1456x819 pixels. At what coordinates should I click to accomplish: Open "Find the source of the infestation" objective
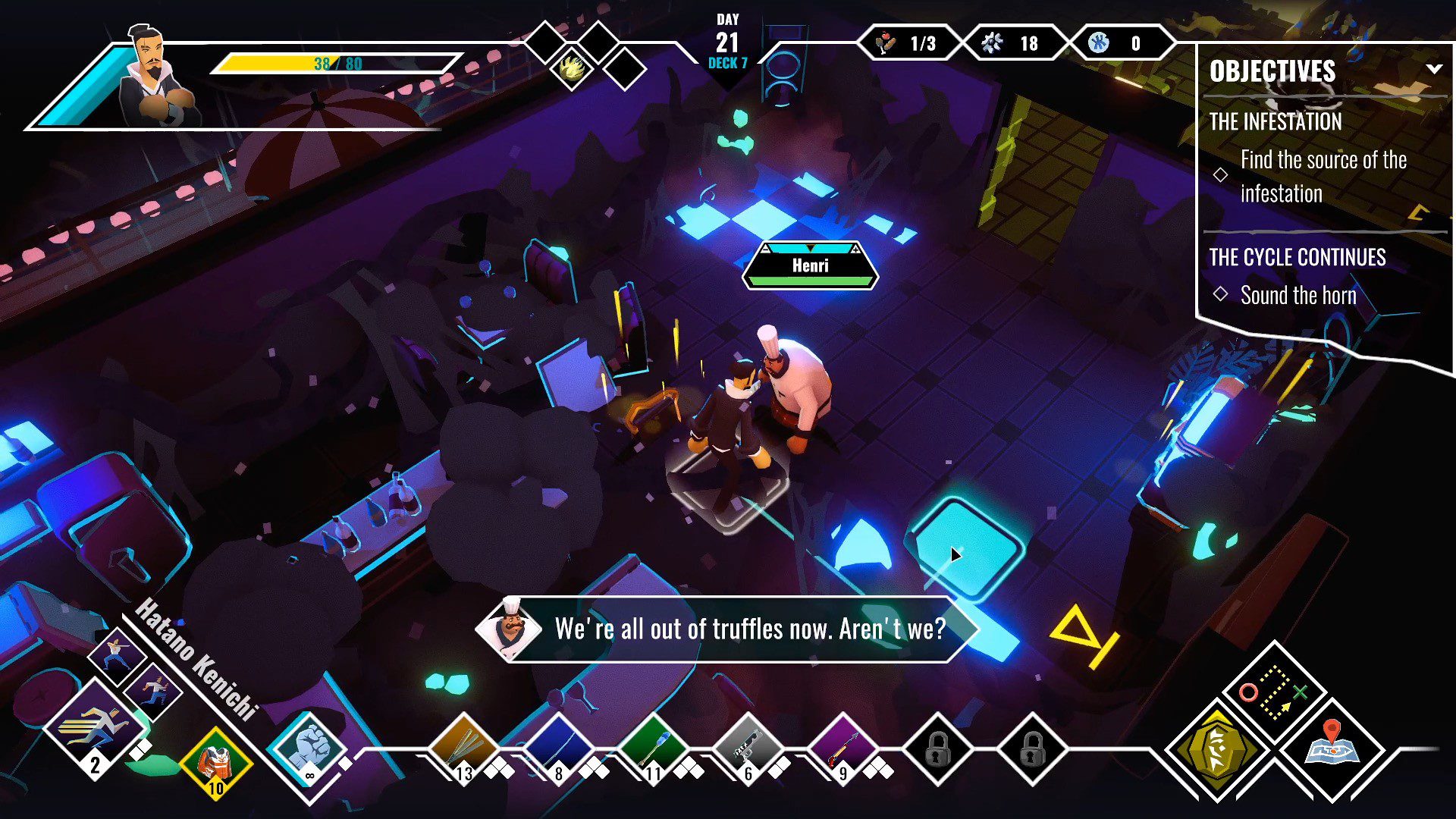tap(1323, 176)
